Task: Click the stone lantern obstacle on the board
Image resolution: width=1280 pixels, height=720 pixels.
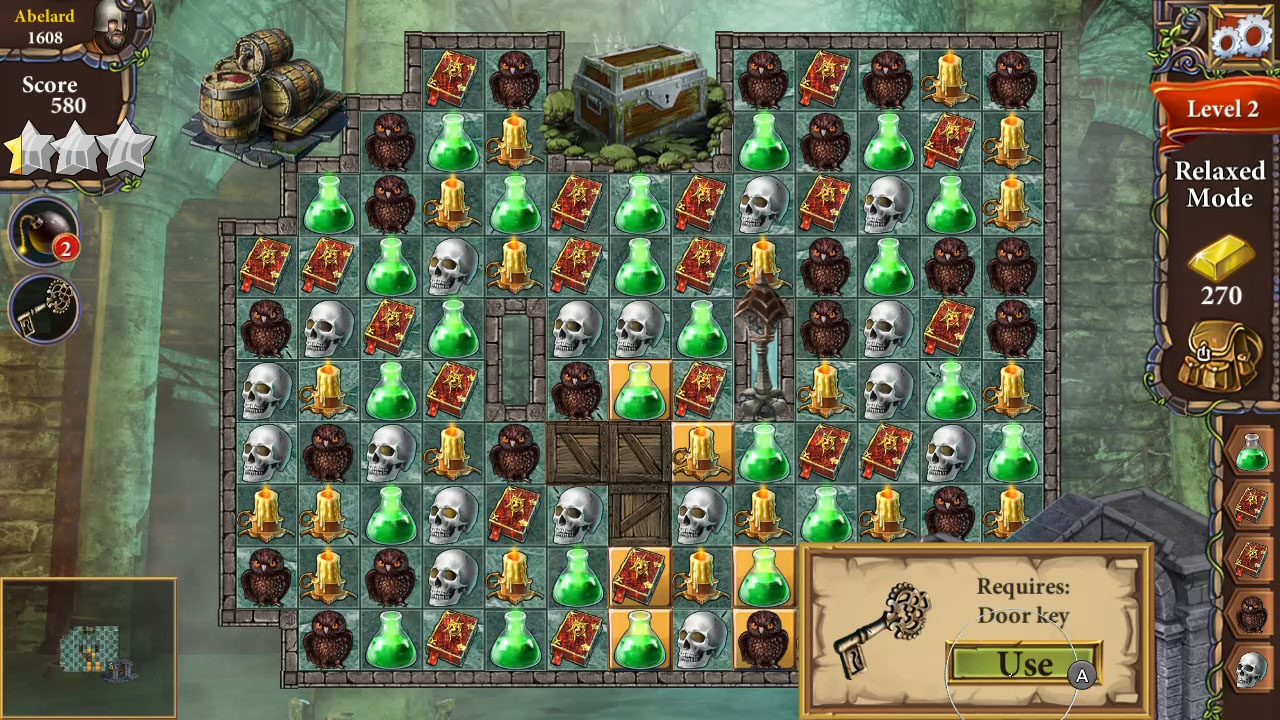Action: point(762,350)
